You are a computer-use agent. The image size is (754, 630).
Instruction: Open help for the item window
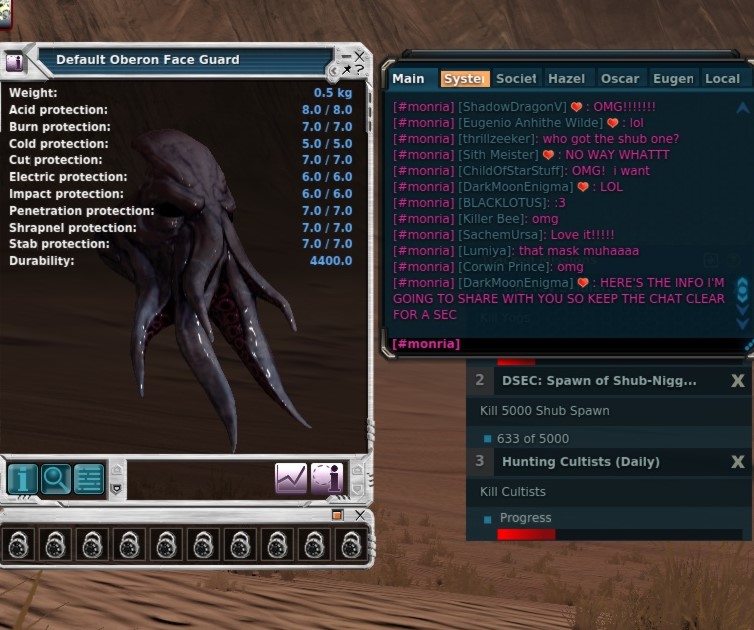(360, 71)
